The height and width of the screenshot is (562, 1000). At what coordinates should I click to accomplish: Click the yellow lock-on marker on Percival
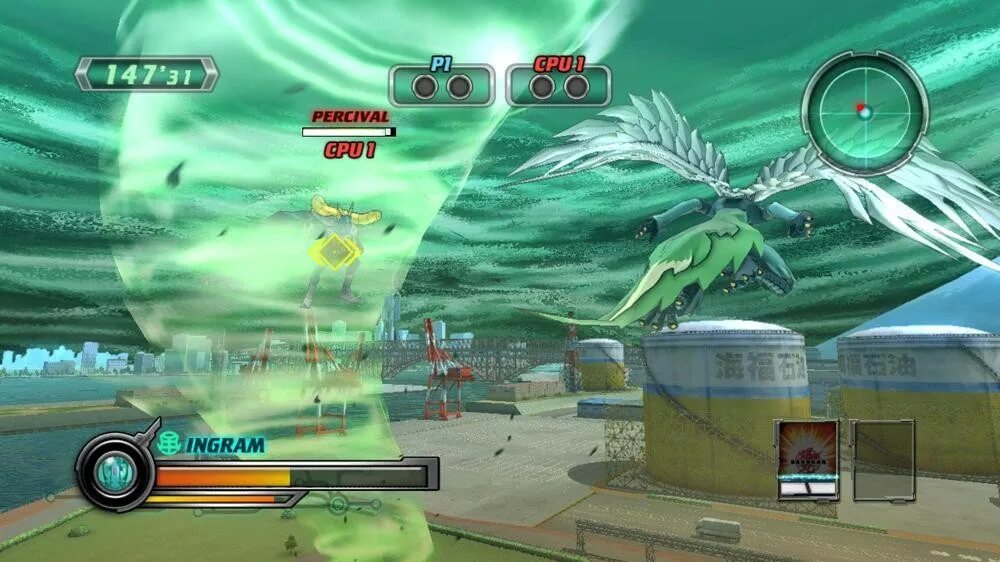pyautogui.click(x=331, y=252)
